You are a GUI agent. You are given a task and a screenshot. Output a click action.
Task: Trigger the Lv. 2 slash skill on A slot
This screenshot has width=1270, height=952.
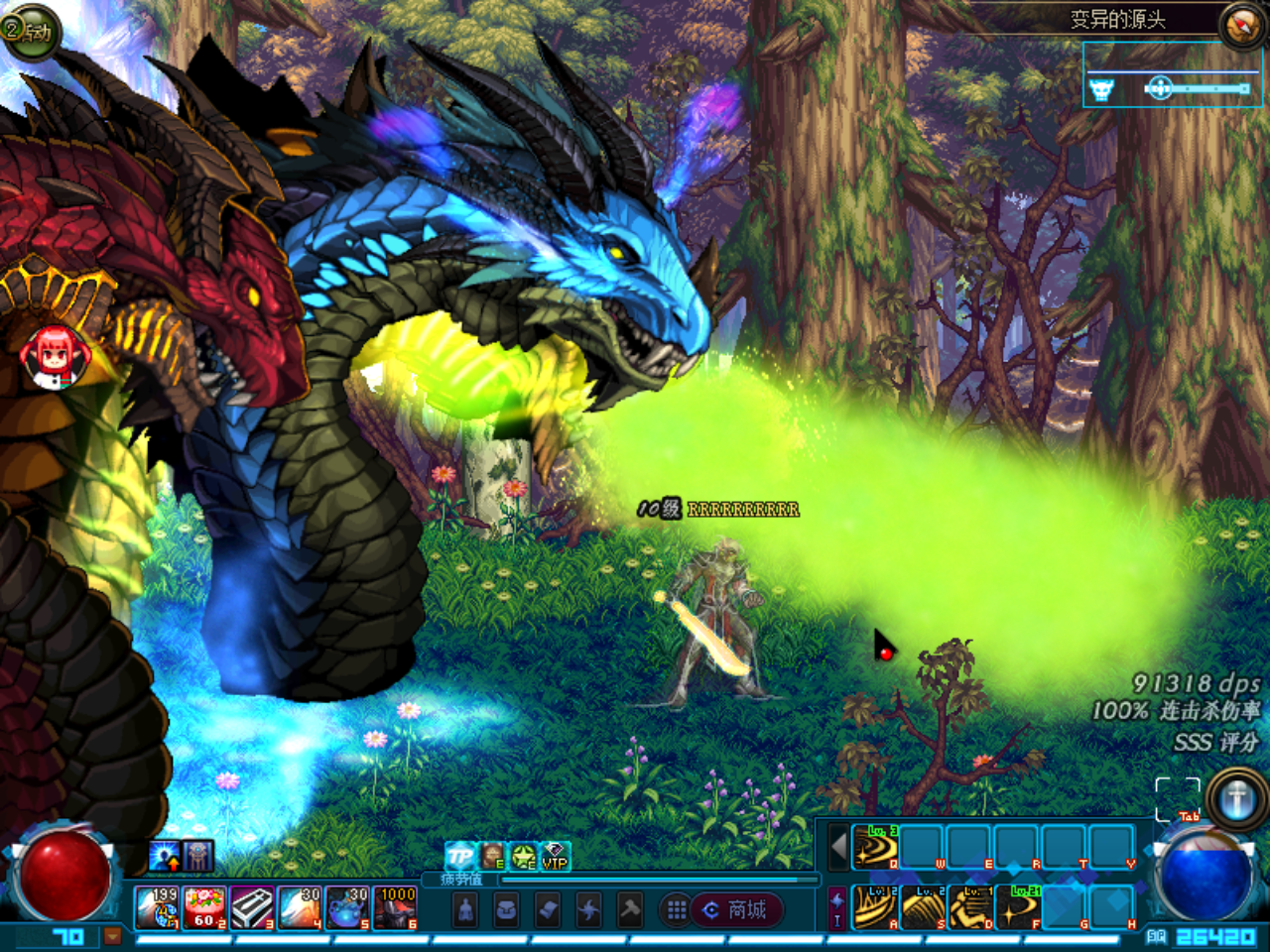click(875, 906)
